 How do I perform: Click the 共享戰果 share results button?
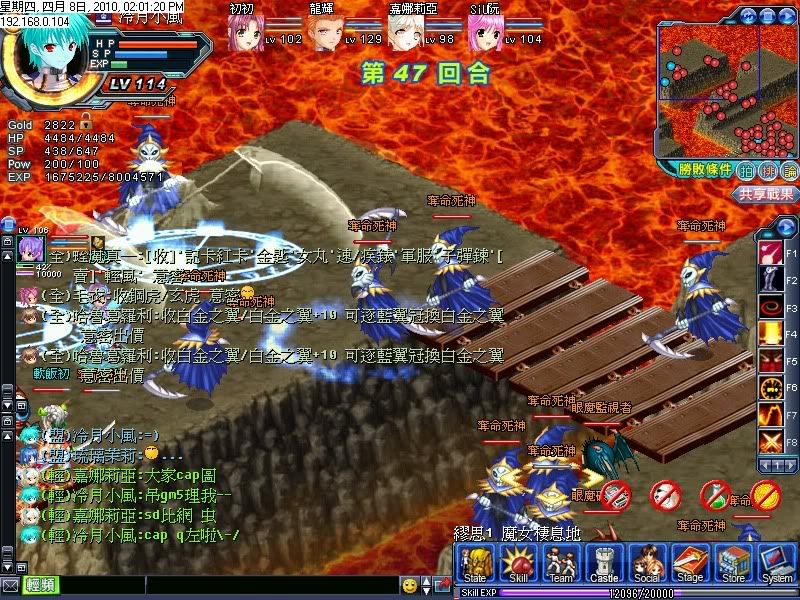pyautogui.click(x=766, y=194)
